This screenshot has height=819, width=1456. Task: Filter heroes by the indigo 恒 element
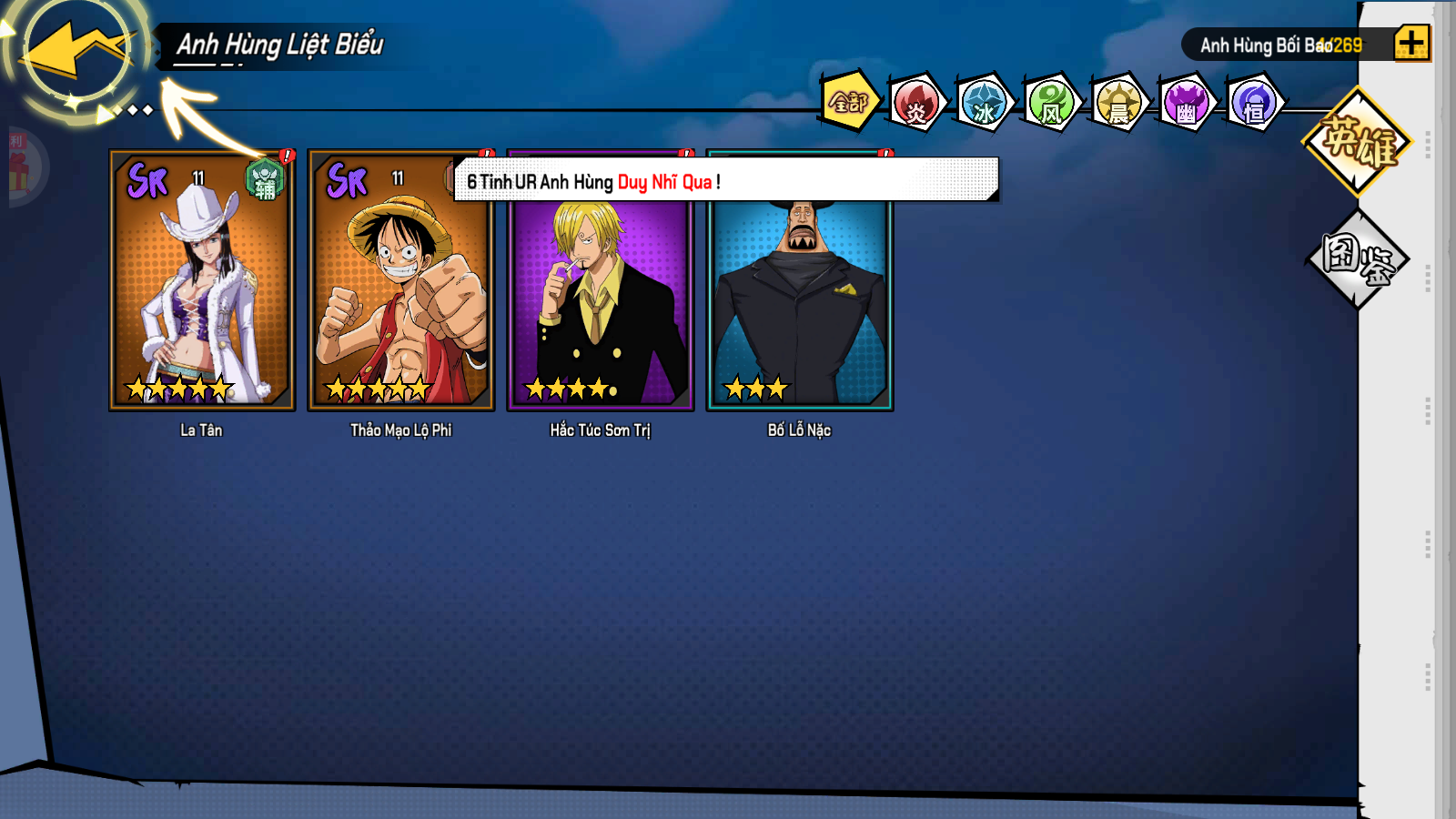(1254, 103)
